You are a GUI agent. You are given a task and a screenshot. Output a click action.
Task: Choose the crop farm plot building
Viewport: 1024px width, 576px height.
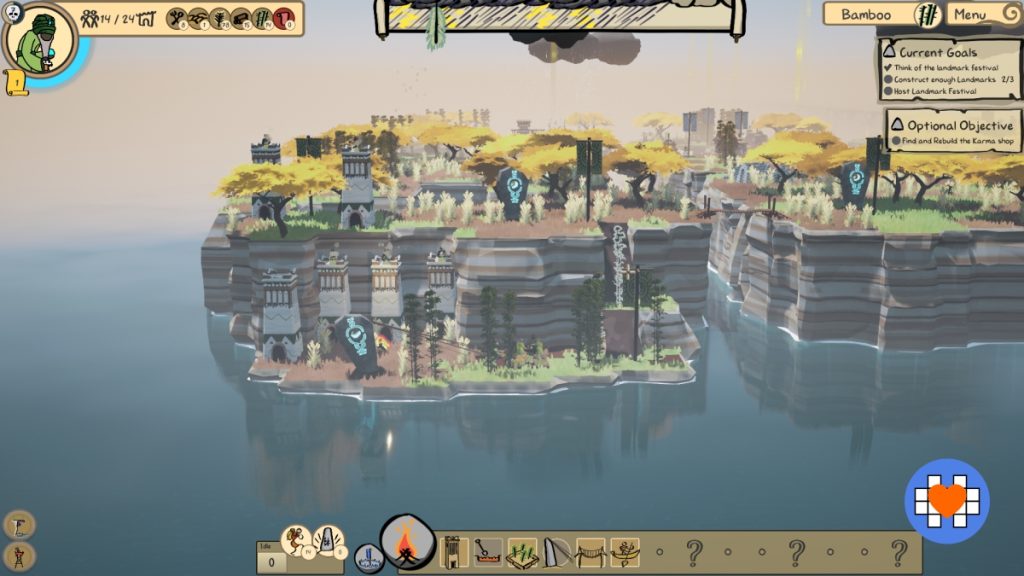point(522,551)
